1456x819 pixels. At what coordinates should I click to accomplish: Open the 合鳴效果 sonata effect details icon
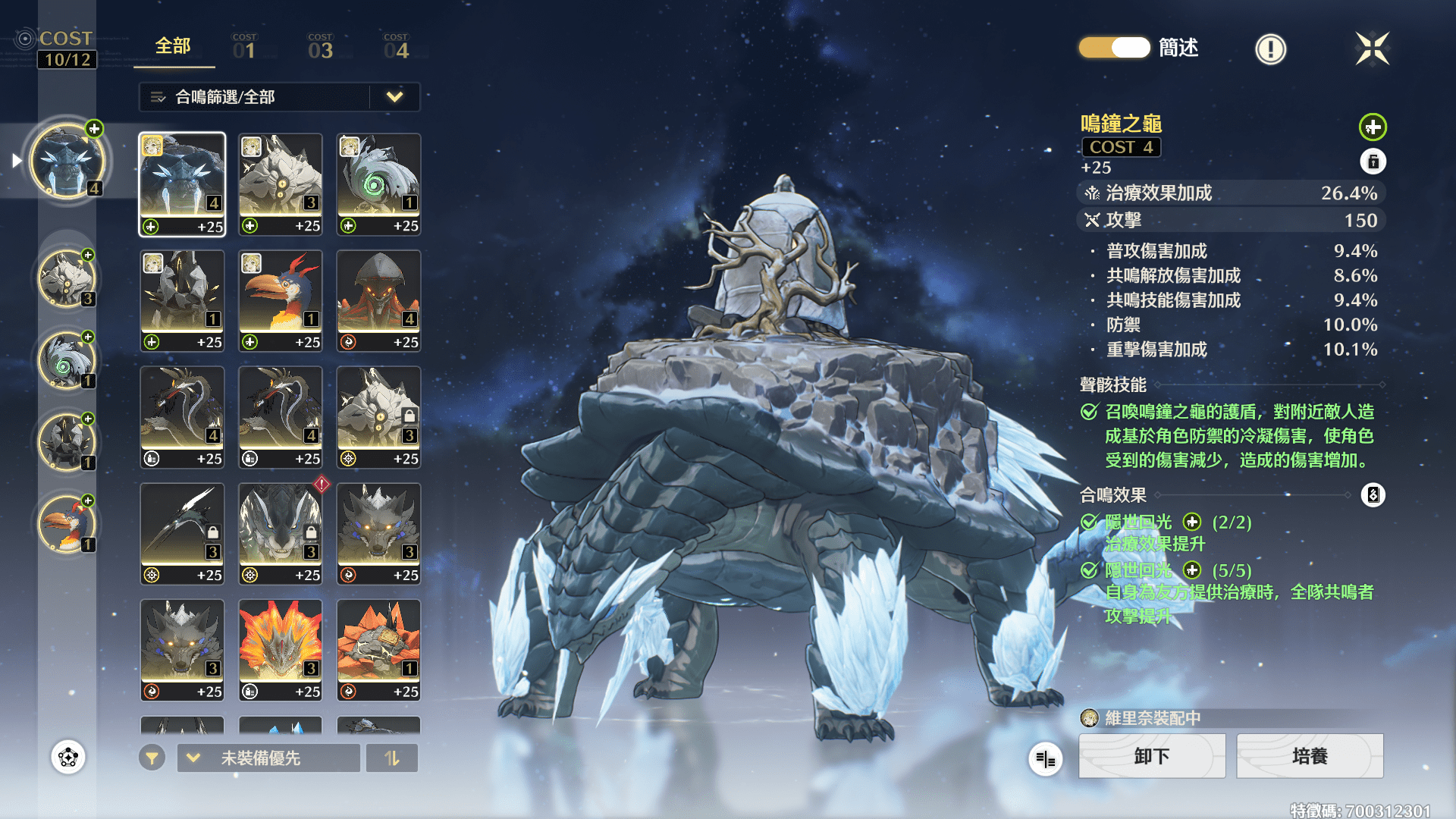tap(1373, 495)
